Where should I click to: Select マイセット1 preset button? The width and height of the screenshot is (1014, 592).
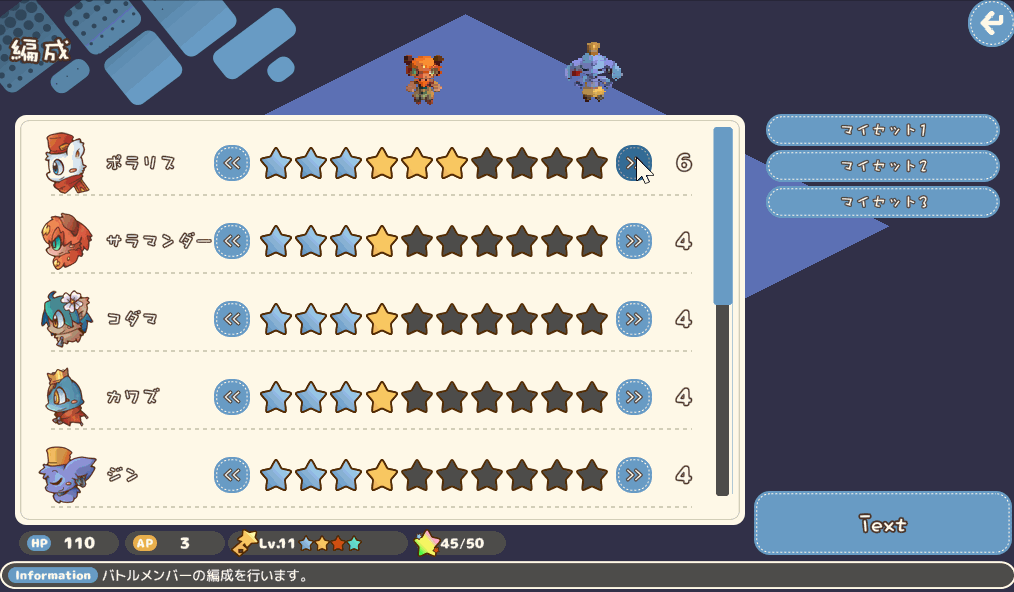point(882,130)
